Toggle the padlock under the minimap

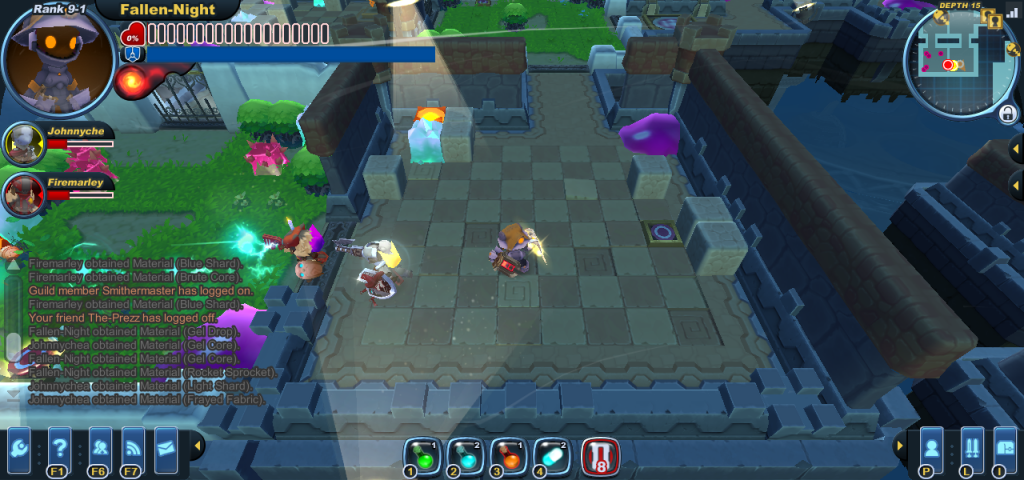click(1008, 113)
